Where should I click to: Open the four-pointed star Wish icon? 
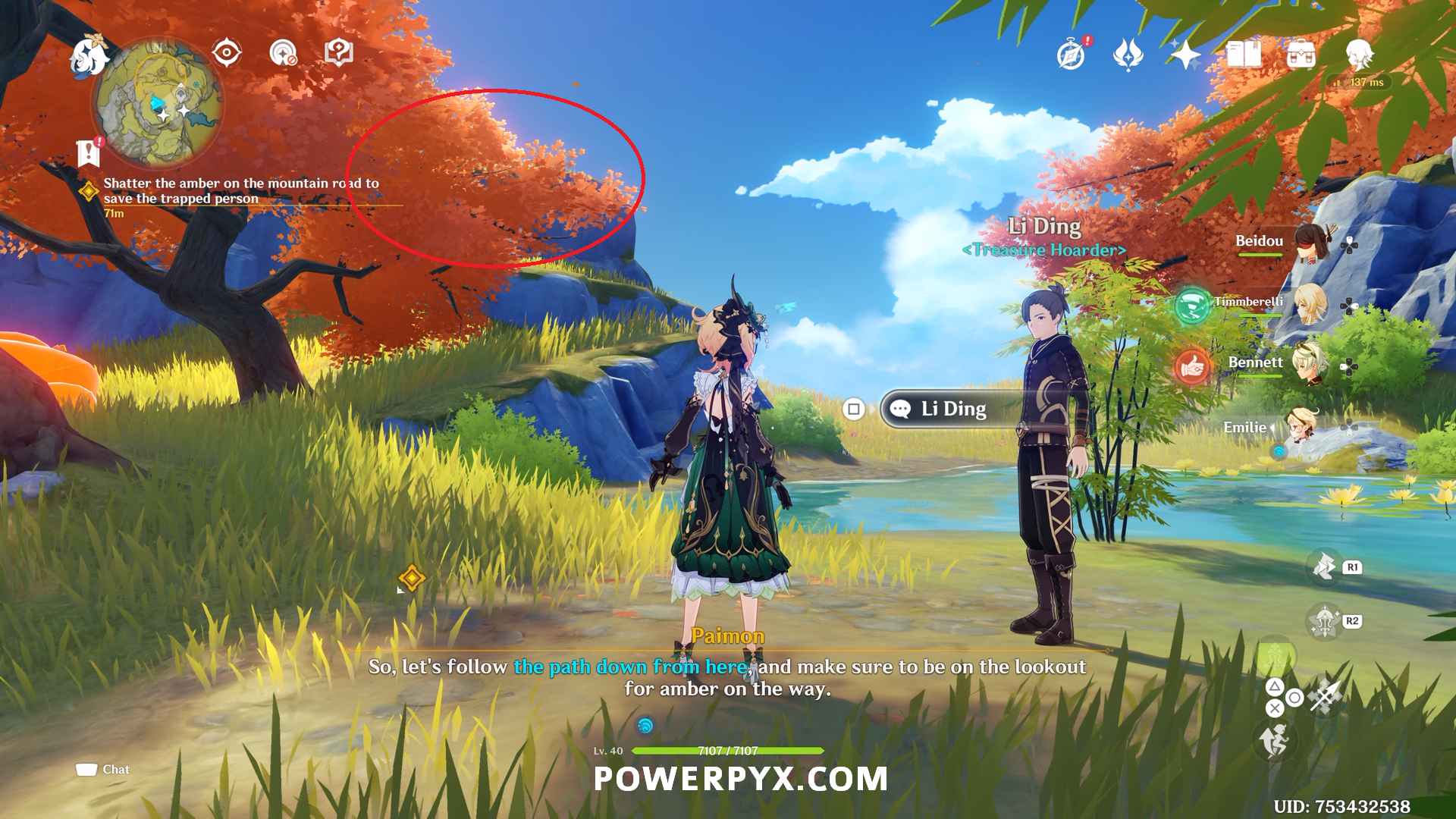coord(1185,55)
